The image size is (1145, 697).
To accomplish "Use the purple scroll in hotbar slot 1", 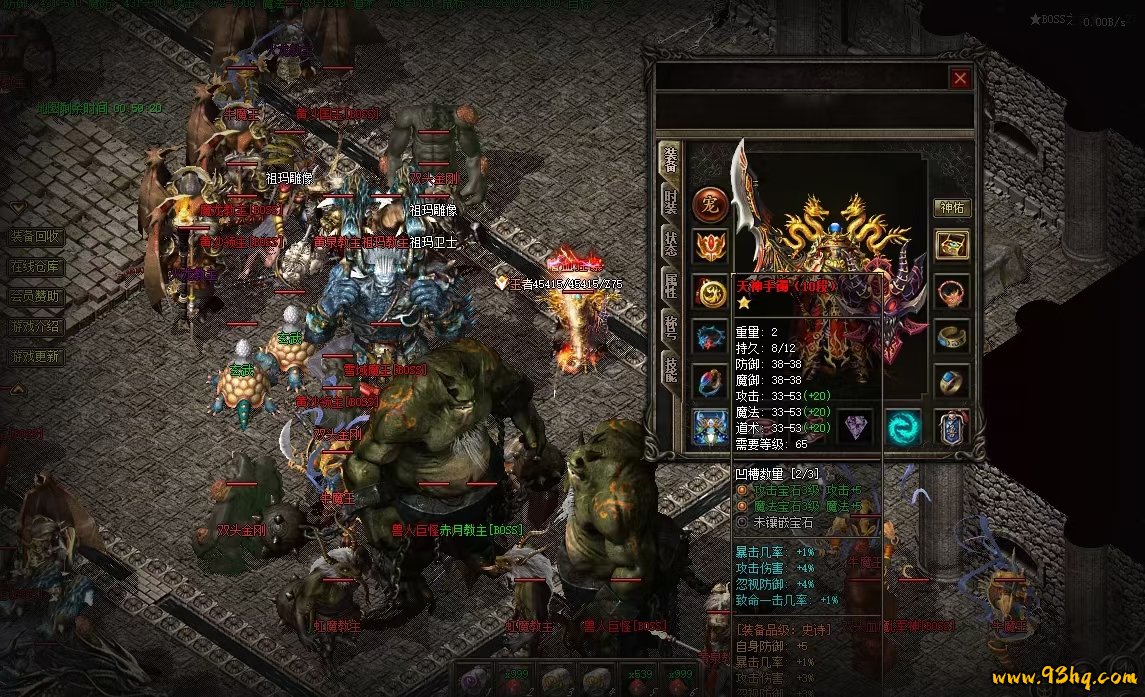I will pos(474,680).
